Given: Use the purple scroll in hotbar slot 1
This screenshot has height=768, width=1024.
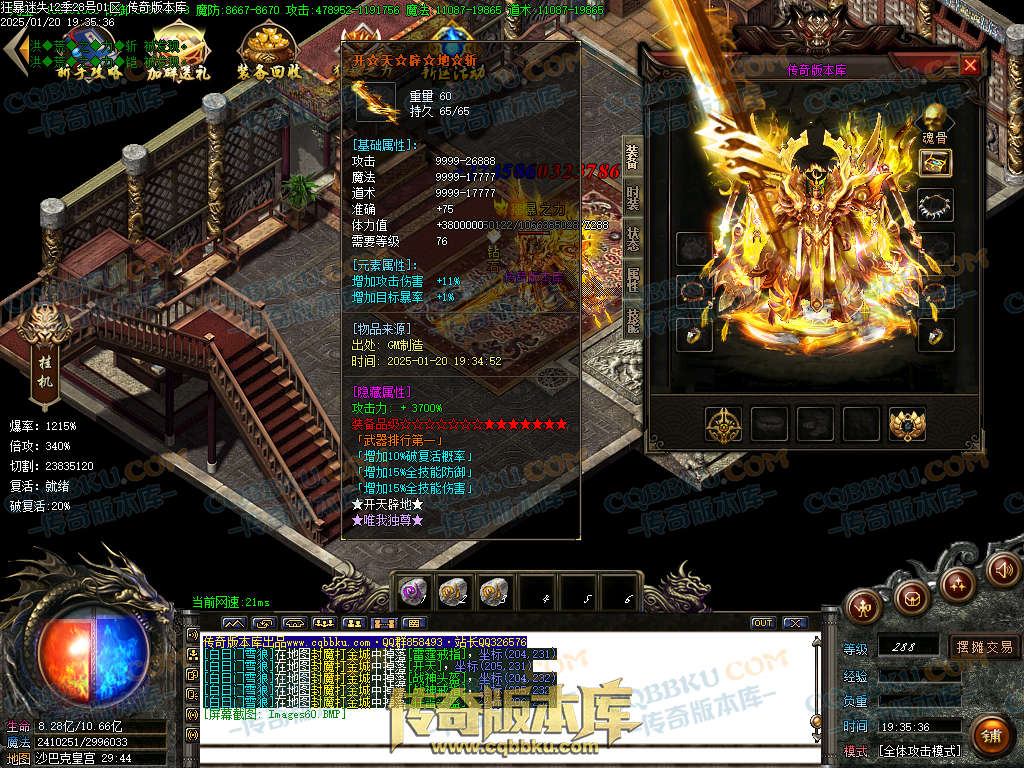Looking at the screenshot, I should pos(415,591).
